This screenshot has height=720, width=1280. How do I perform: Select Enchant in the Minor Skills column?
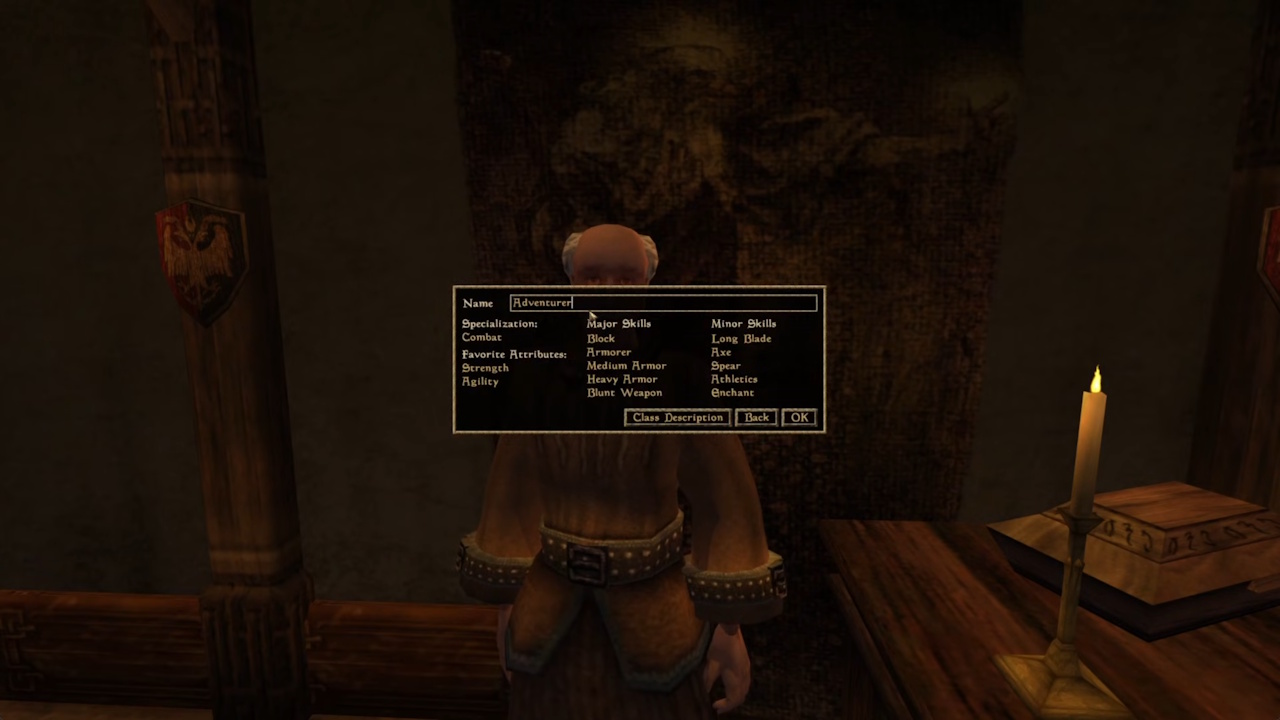pyautogui.click(x=732, y=392)
